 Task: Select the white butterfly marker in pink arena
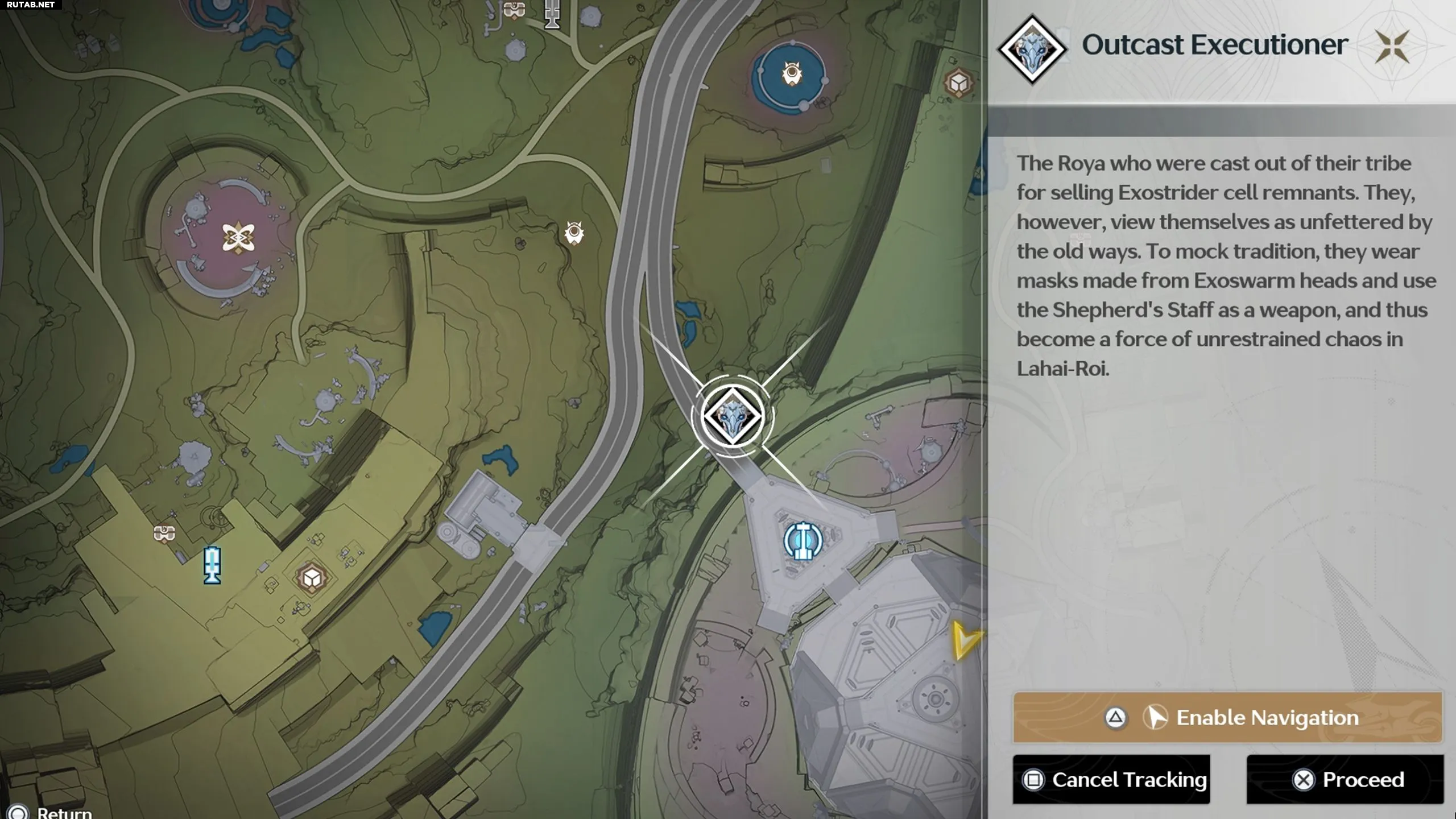238,237
